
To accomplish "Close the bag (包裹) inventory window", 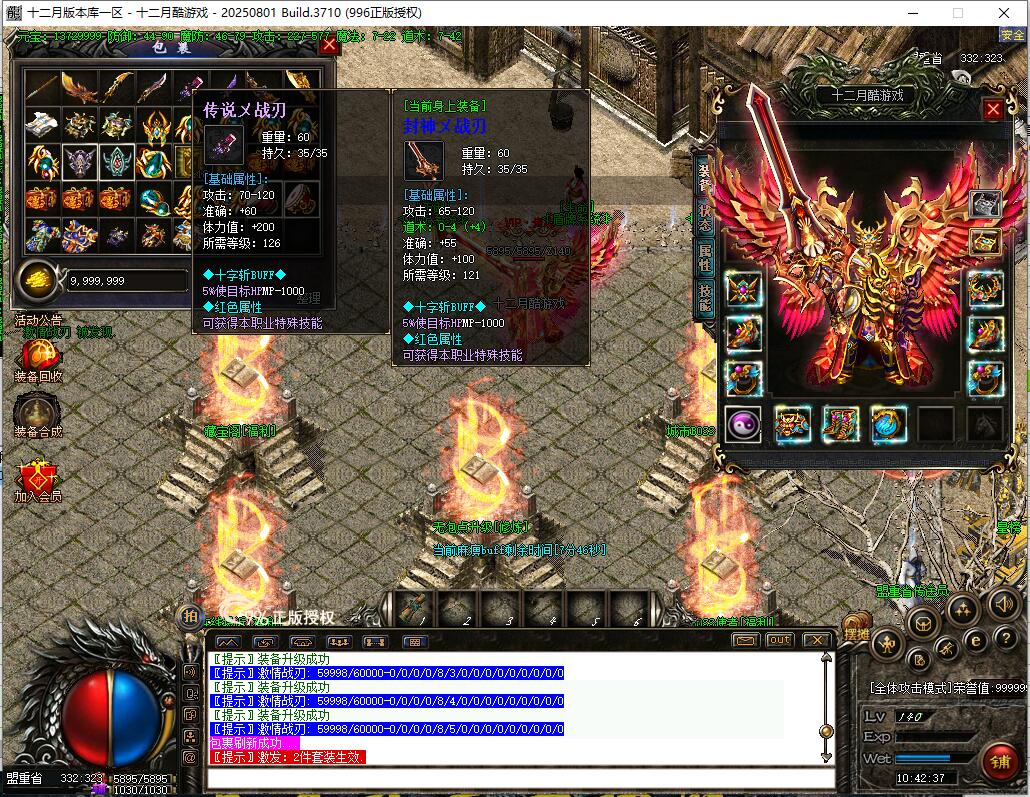I will 329,45.
